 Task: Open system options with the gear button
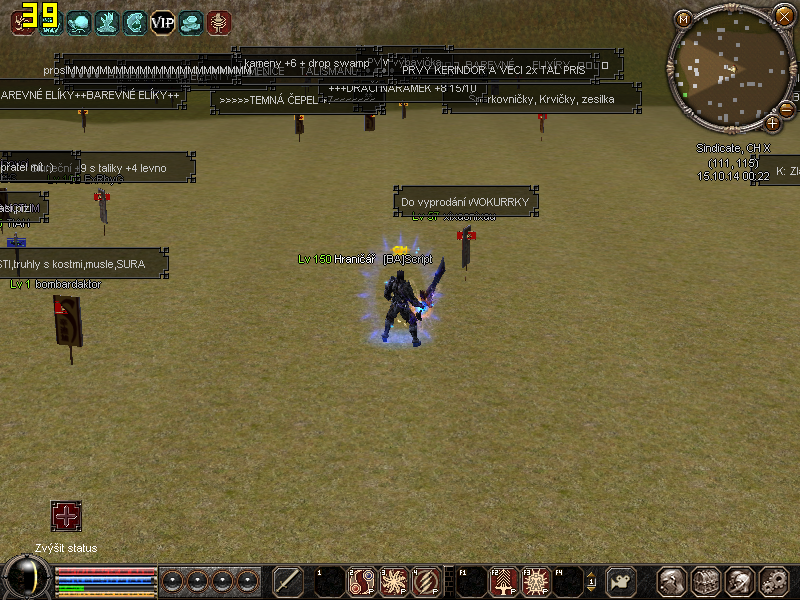point(774,581)
